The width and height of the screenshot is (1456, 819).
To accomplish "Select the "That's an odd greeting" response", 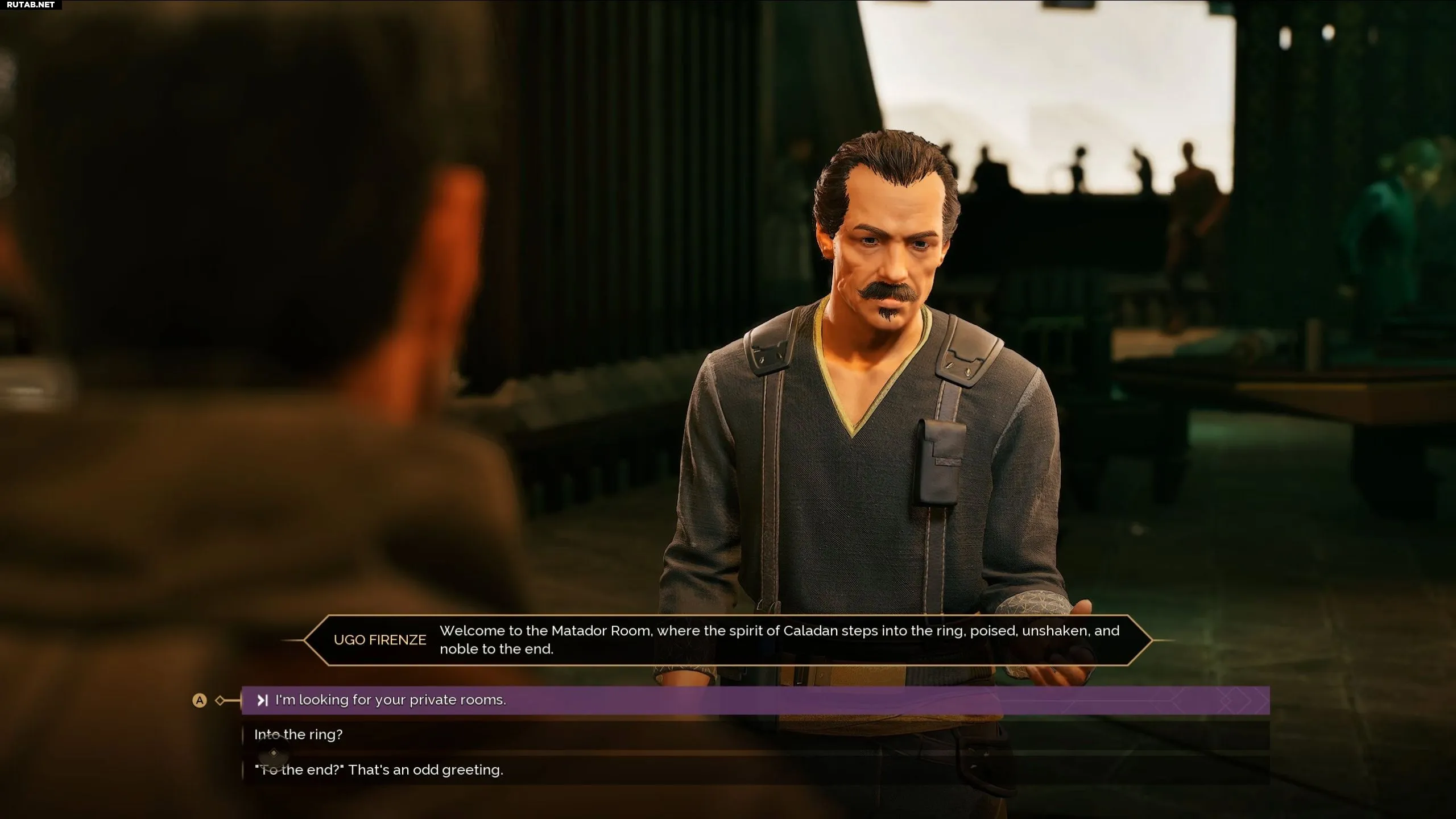I will pos(379,770).
